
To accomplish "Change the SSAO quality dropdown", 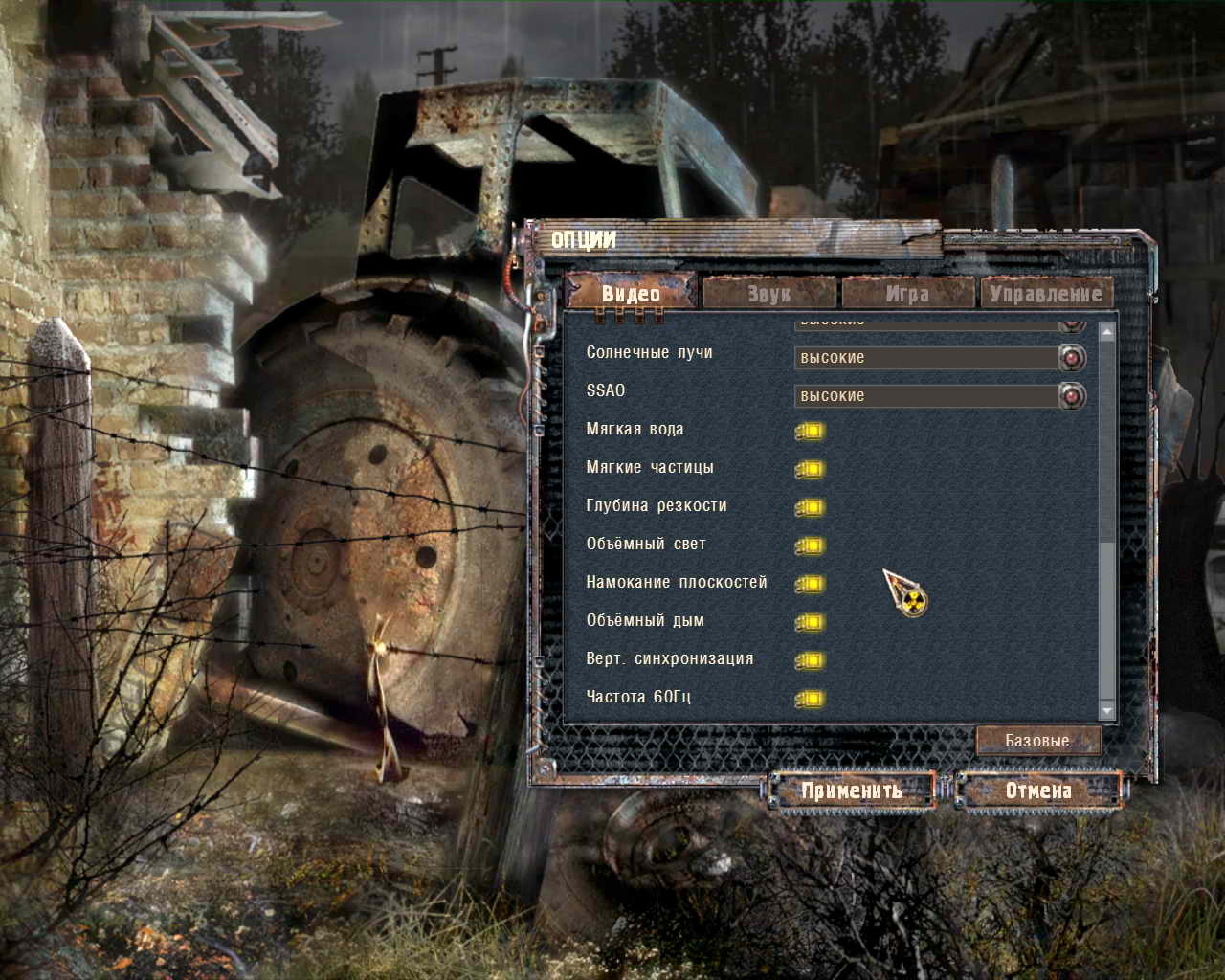I will tap(1072, 396).
